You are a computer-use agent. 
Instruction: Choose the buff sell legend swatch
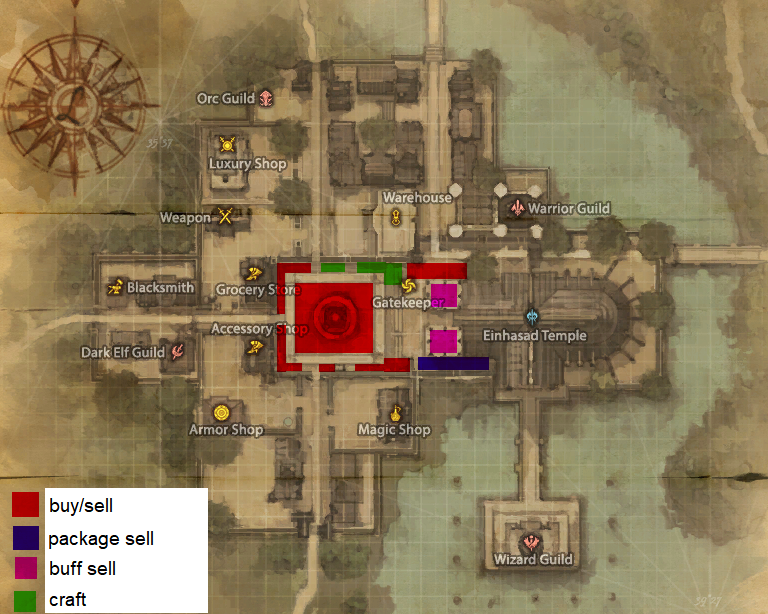pos(25,569)
